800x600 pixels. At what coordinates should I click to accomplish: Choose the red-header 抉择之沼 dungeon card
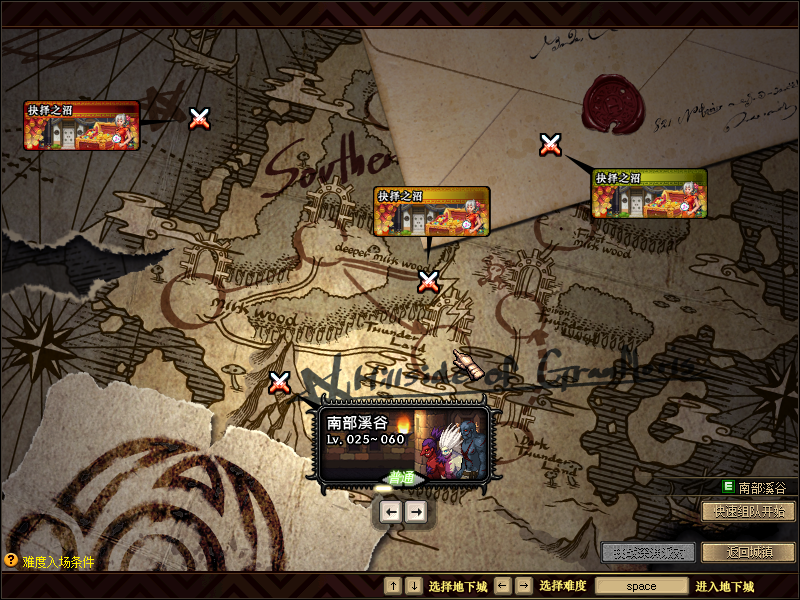pos(81,125)
